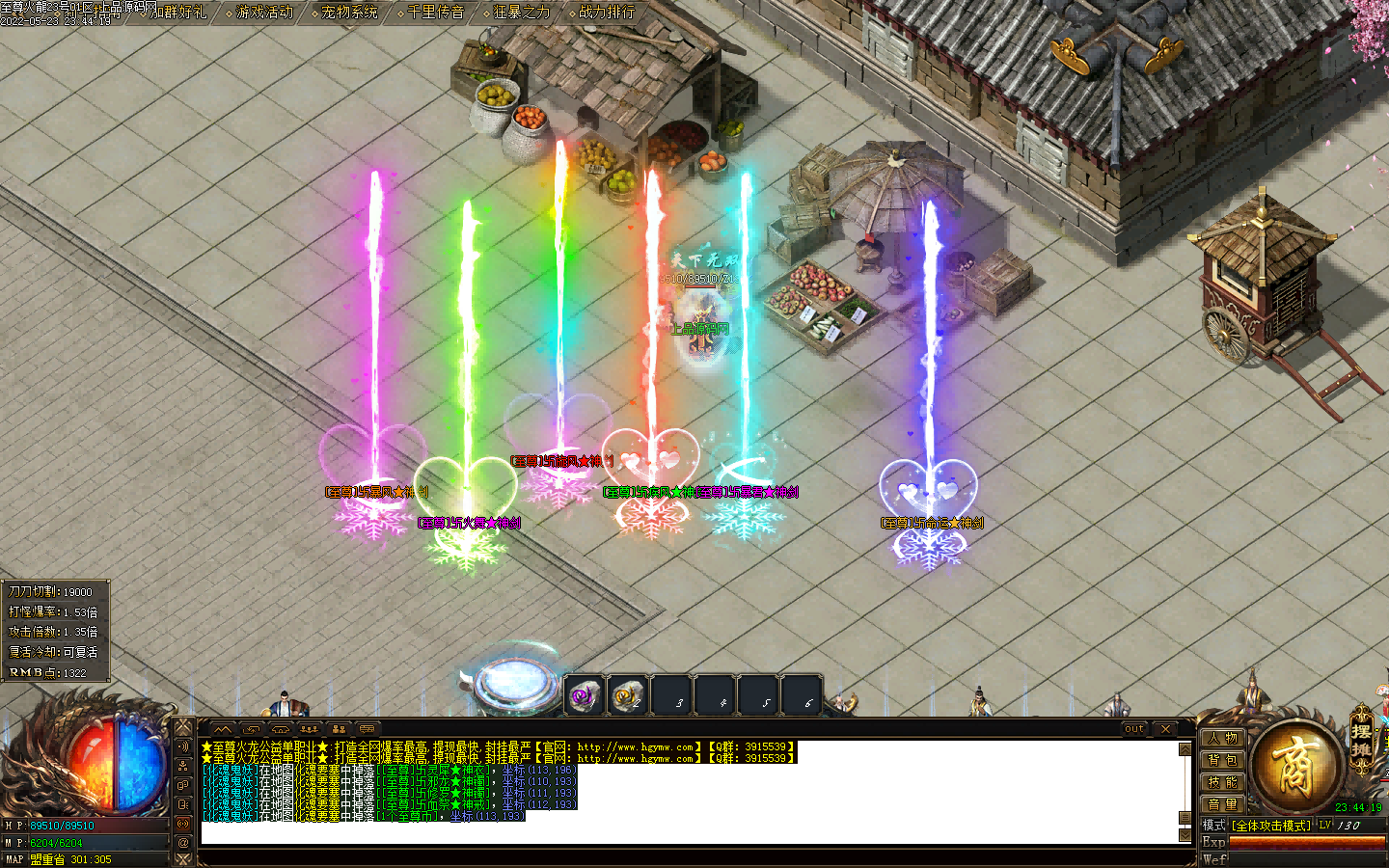
Task: Use the purple swirl stone in hotbar slot 1
Action: (x=584, y=694)
